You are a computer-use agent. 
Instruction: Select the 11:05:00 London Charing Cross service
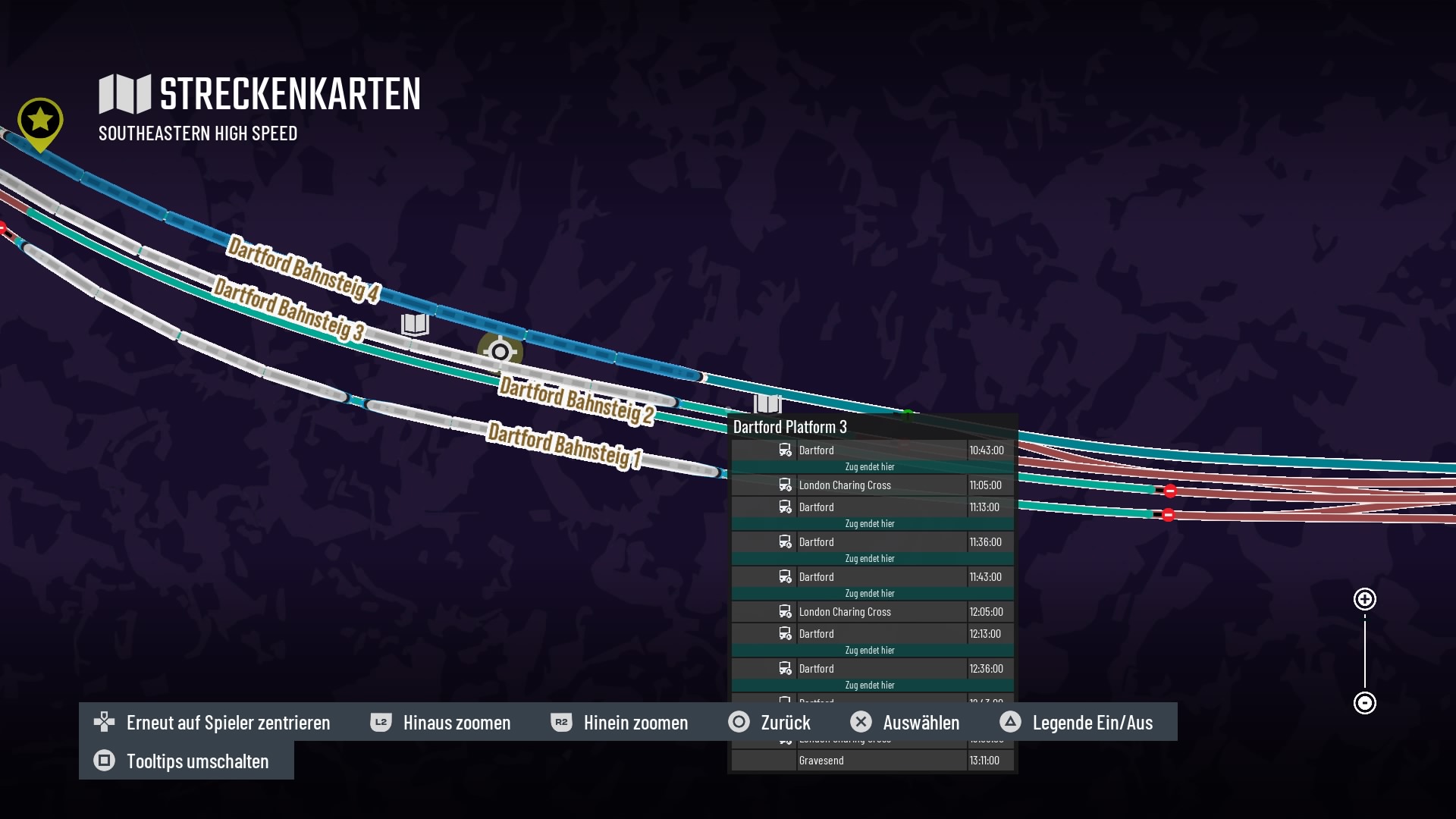click(x=872, y=485)
